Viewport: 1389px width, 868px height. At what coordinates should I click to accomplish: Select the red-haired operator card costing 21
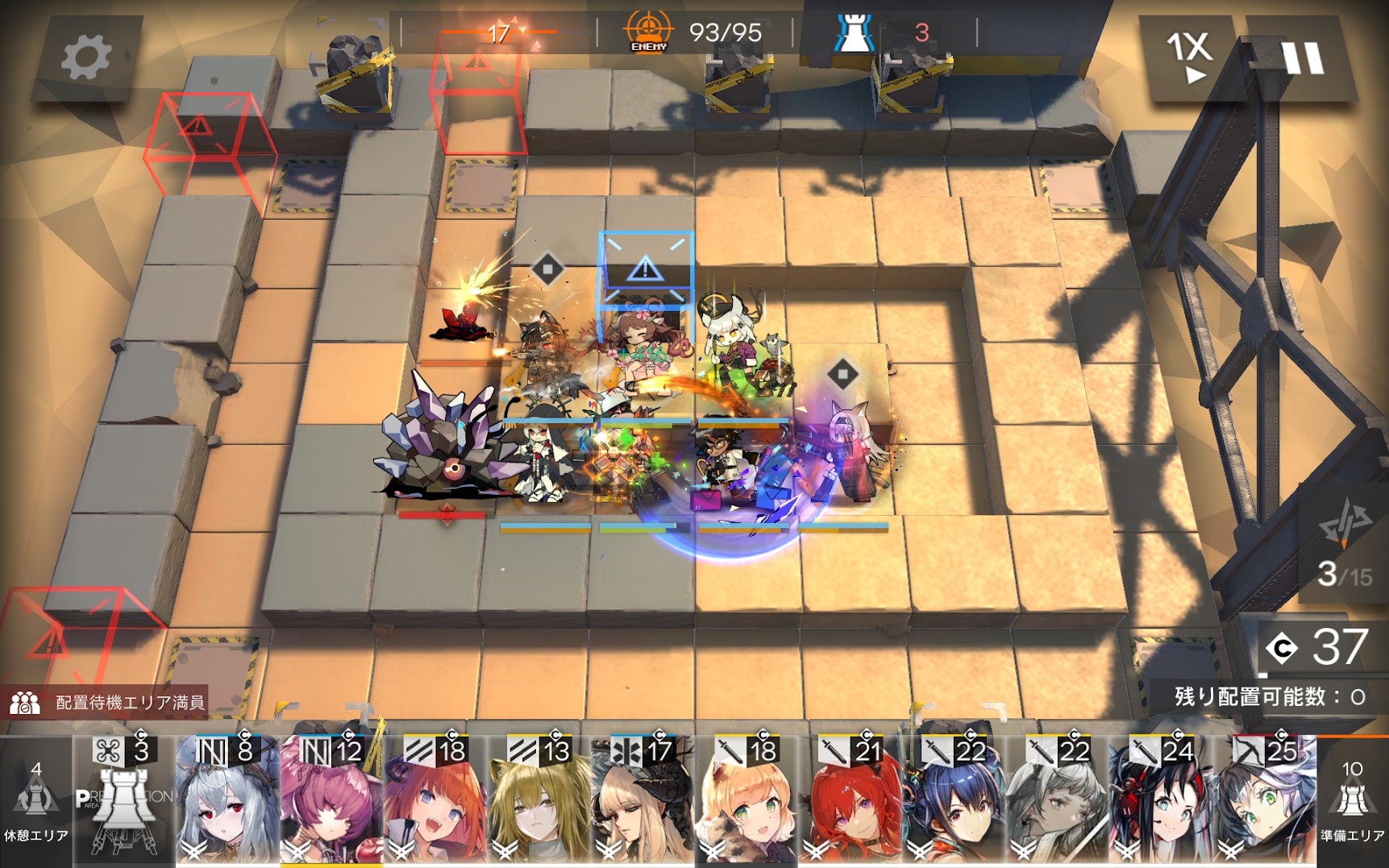[x=851, y=801]
